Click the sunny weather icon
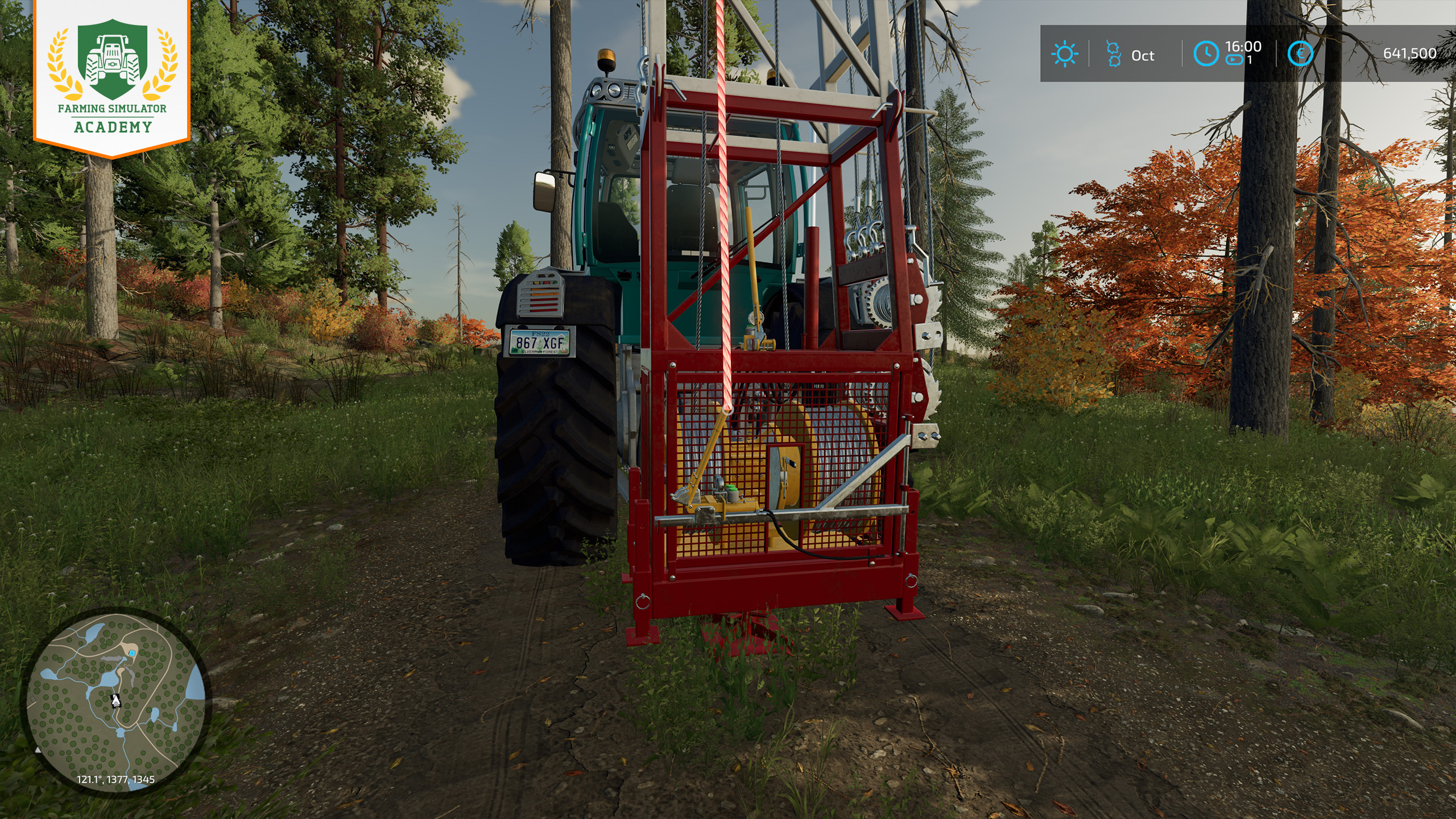The width and height of the screenshot is (1456, 819). click(1064, 55)
